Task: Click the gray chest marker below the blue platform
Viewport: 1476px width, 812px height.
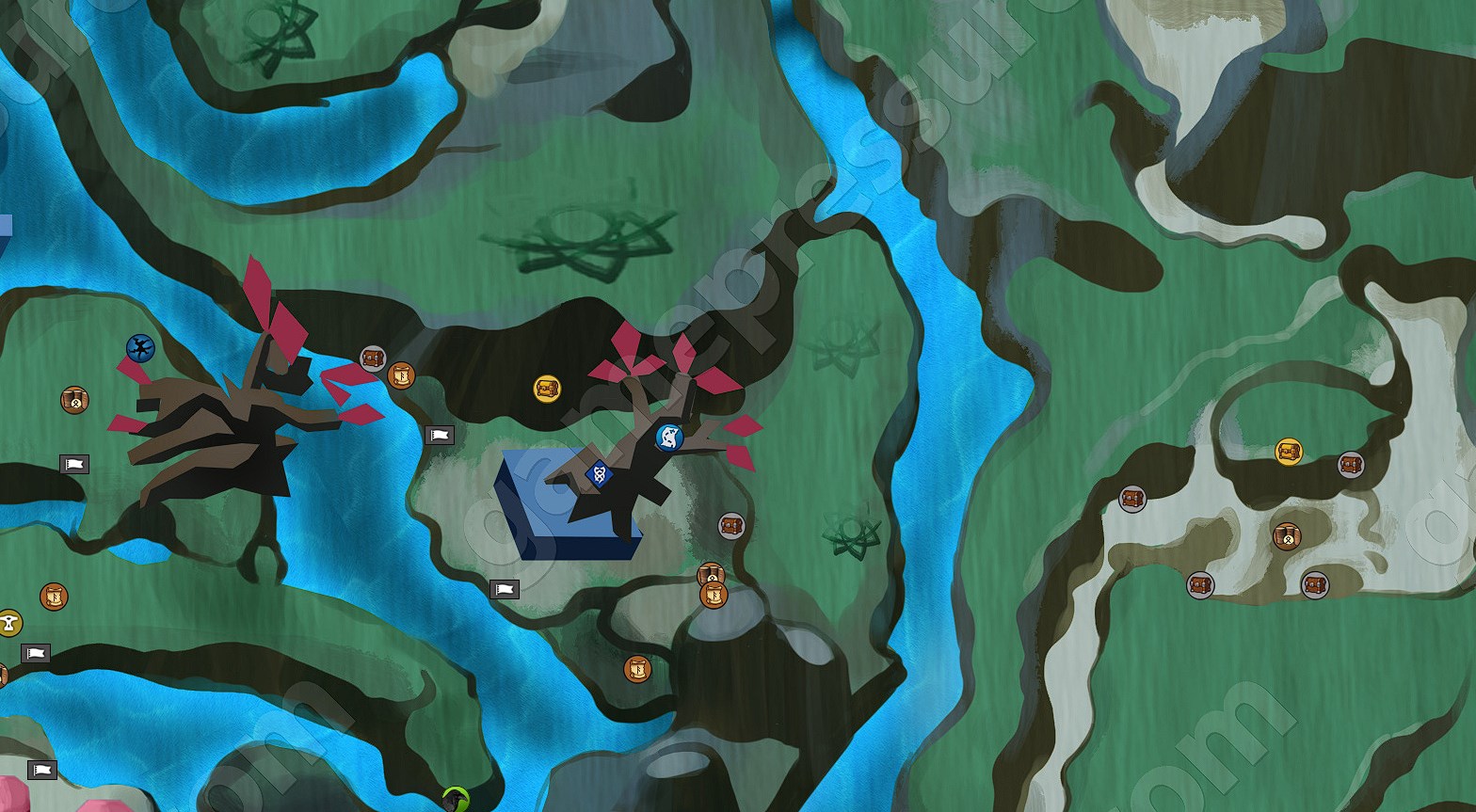Action: tap(730, 525)
